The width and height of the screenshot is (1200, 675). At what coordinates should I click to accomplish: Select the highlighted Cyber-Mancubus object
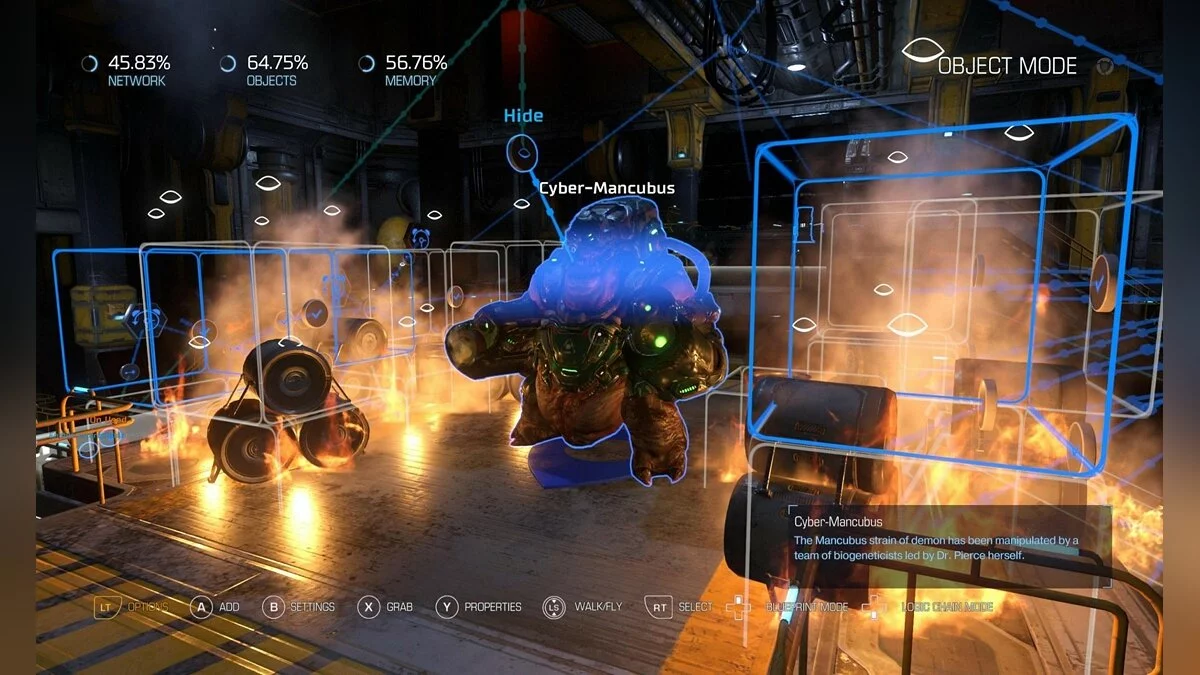click(x=590, y=330)
